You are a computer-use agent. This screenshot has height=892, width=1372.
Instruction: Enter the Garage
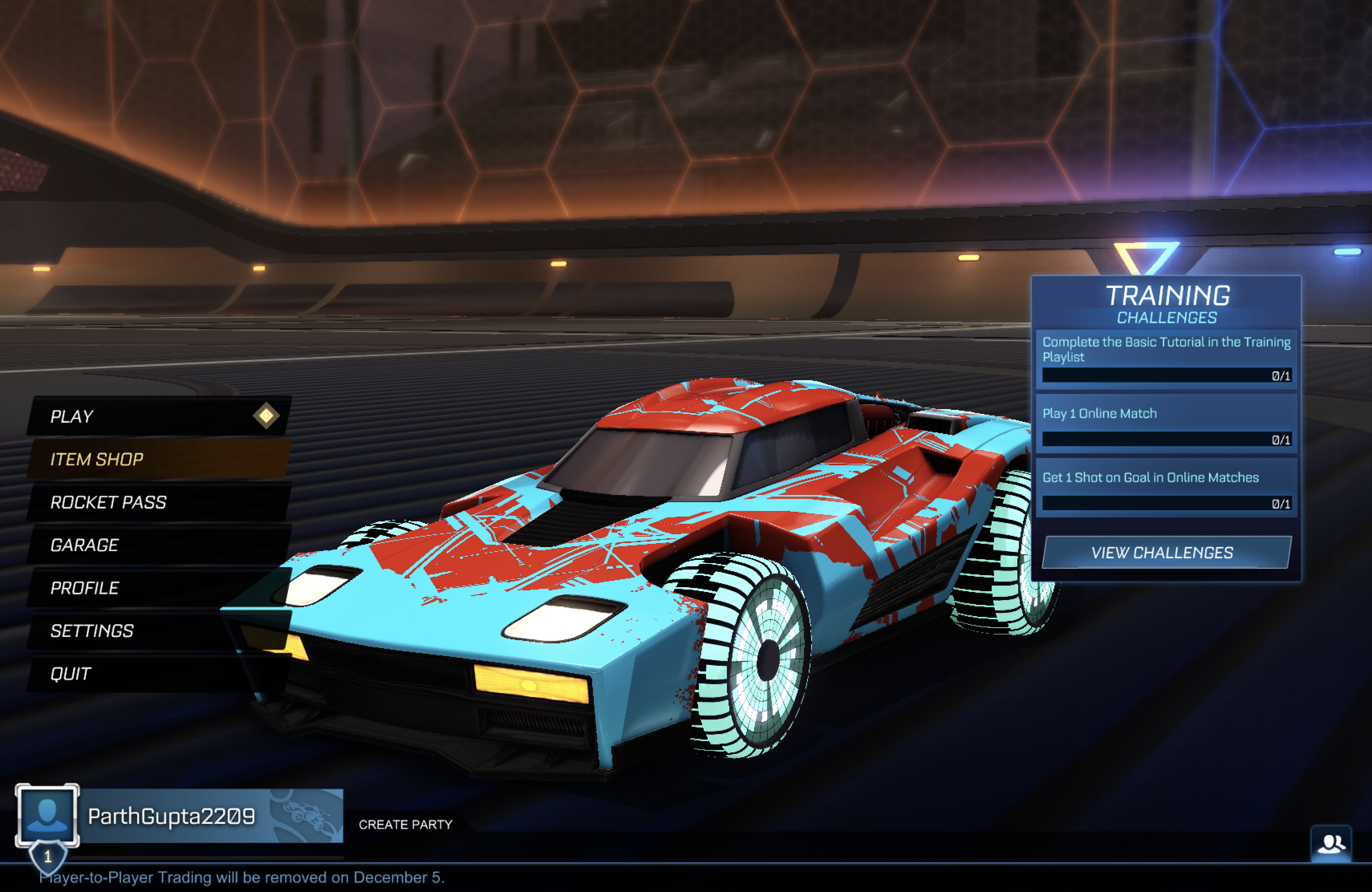click(156, 545)
